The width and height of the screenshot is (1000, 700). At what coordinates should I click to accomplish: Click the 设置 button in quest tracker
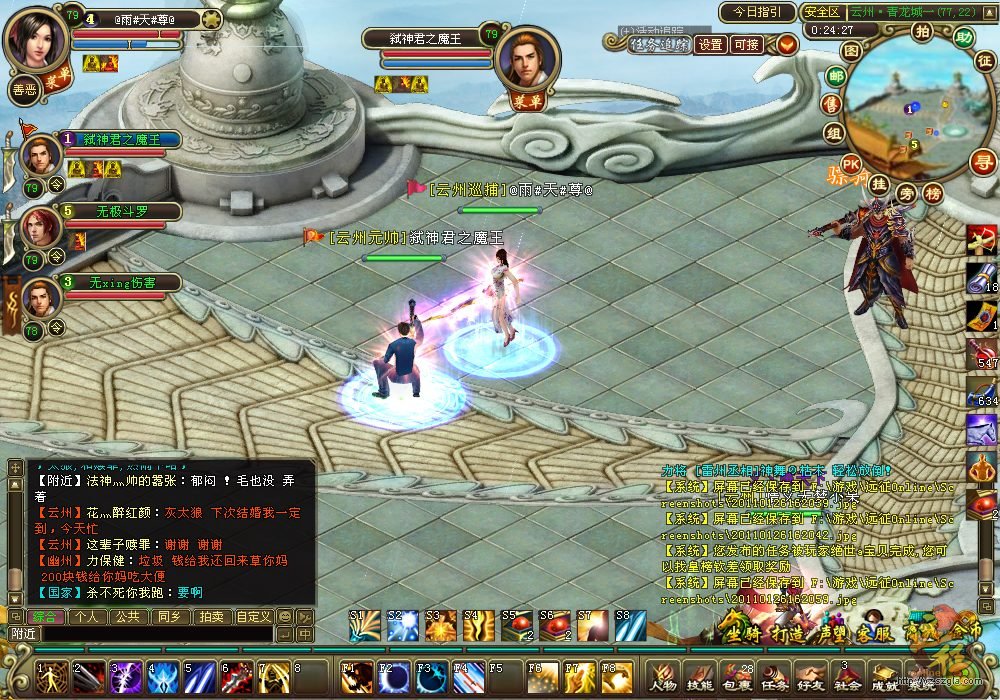click(711, 45)
